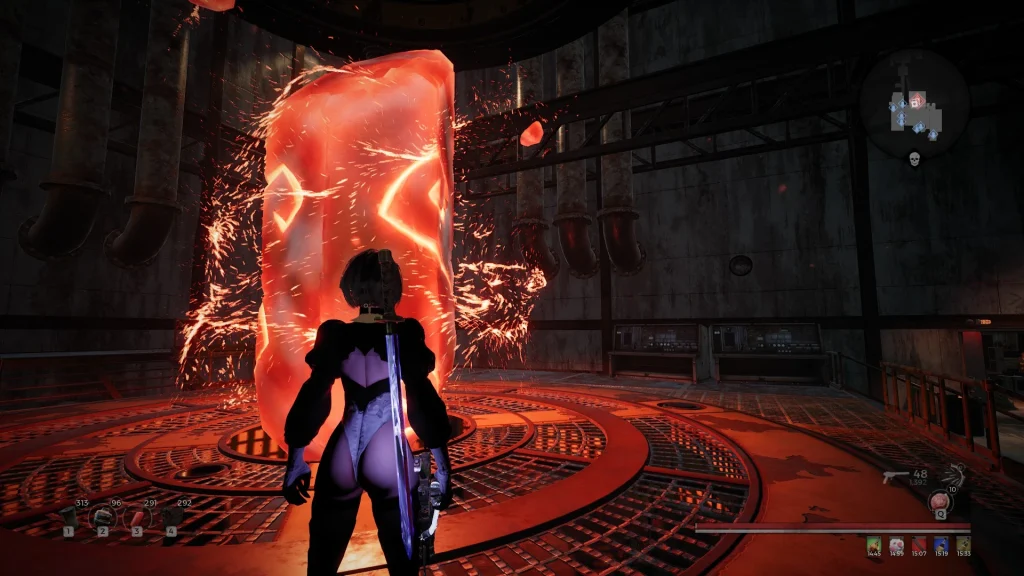The height and width of the screenshot is (576, 1024).
Task: Use the pink heart healing item
Action: coord(940,501)
